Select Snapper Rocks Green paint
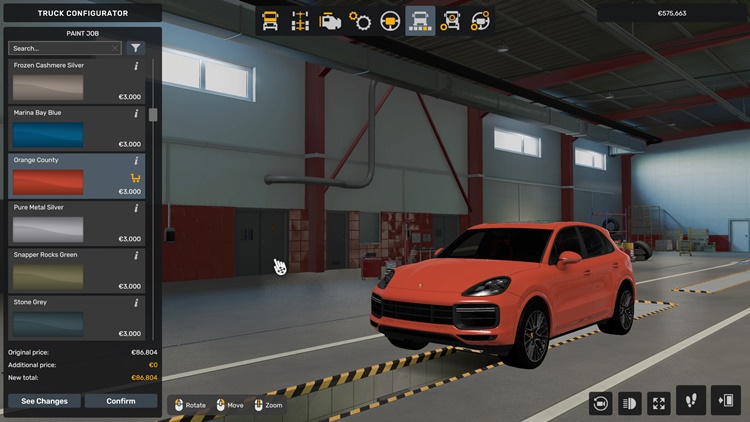Viewport: 750px width, 422px height. pyautogui.click(x=48, y=276)
